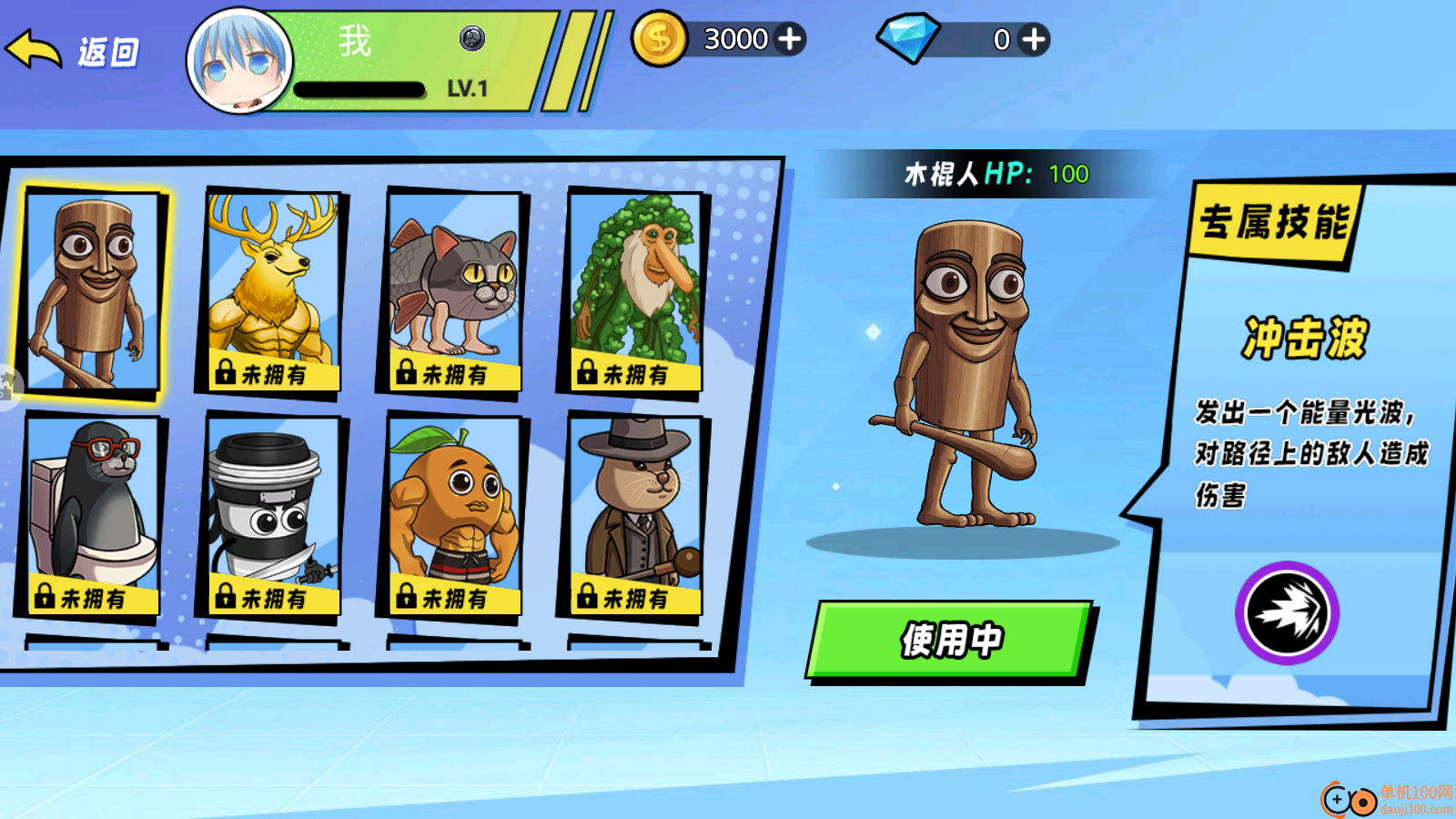Screen dimensions: 1456x819
Task: Select the seal on toilet card
Action: pyautogui.click(x=91, y=514)
